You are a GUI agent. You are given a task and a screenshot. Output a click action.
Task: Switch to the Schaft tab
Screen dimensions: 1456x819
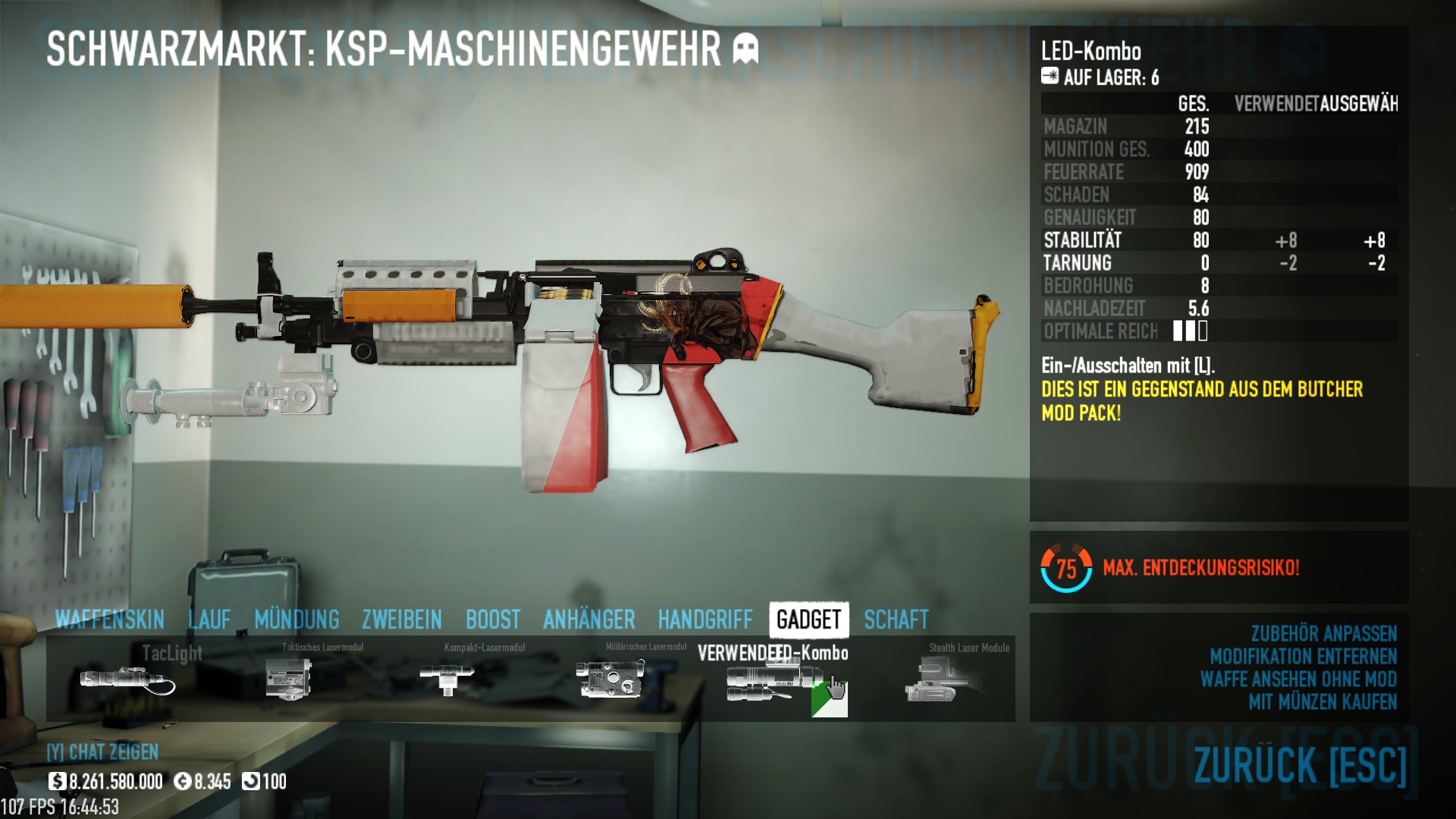pyautogui.click(x=896, y=620)
